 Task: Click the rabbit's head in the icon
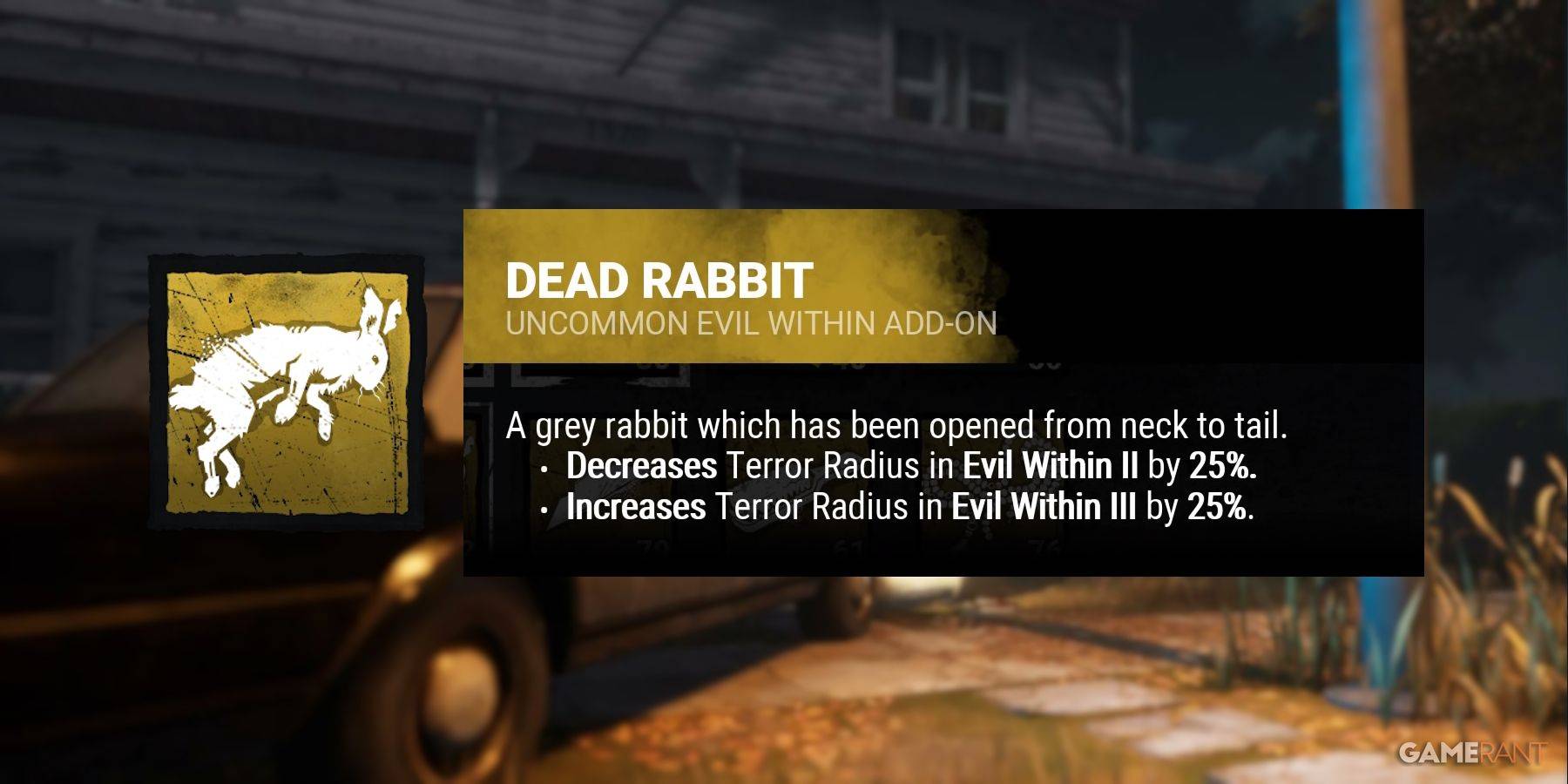pyautogui.click(x=370, y=362)
